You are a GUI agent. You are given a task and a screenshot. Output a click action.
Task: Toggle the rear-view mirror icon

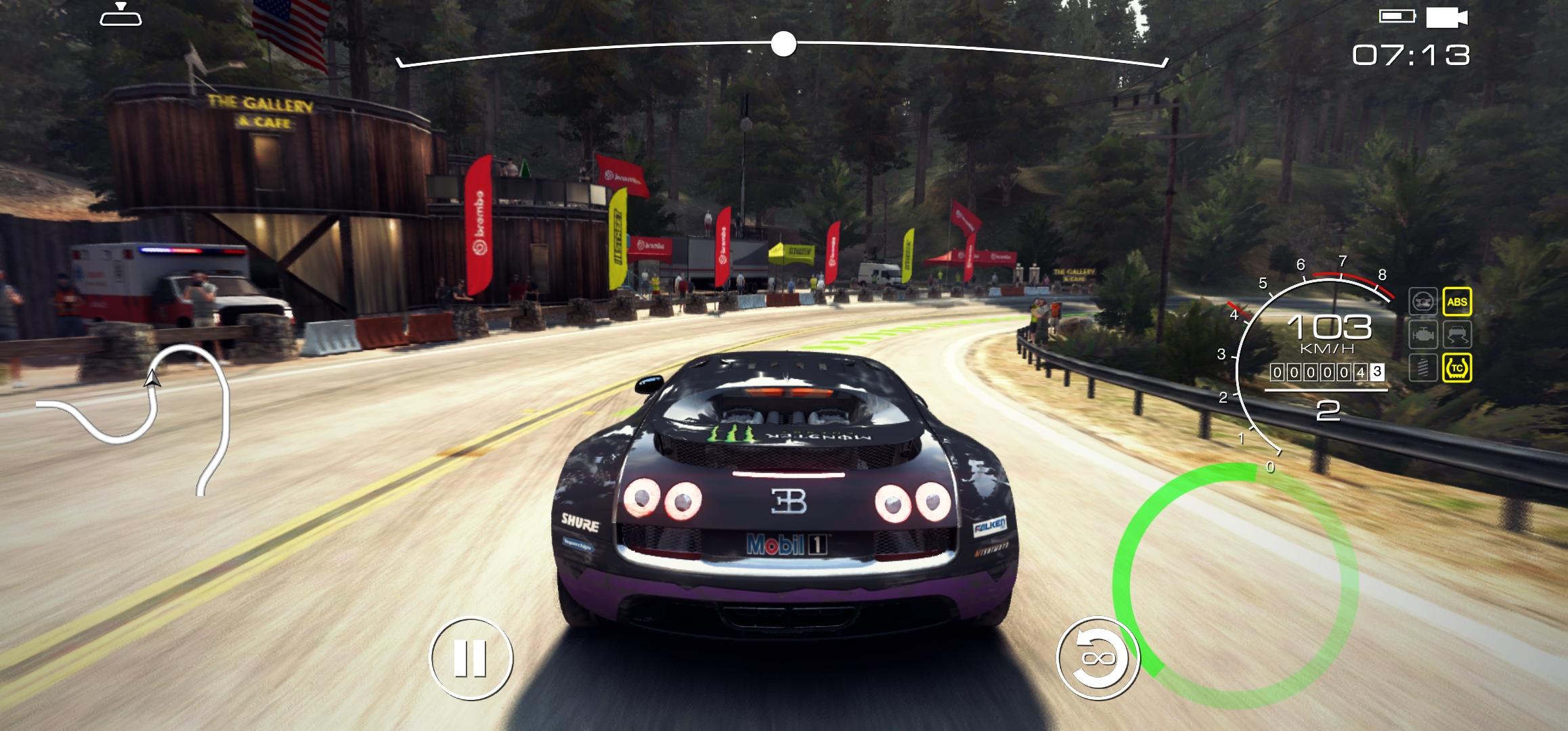click(x=121, y=15)
